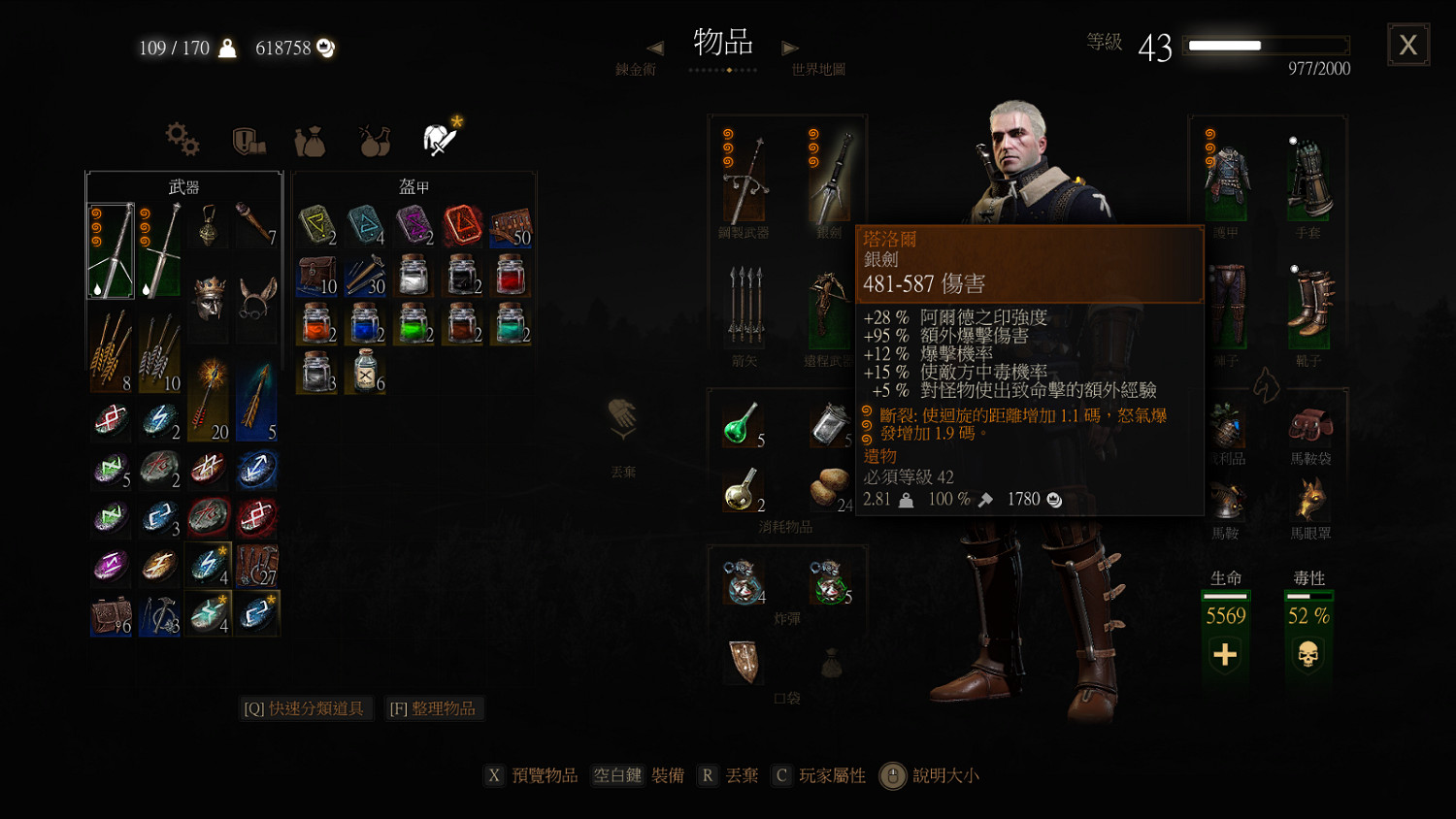
Task: Open the armor filter shield icon
Action: click(247, 139)
